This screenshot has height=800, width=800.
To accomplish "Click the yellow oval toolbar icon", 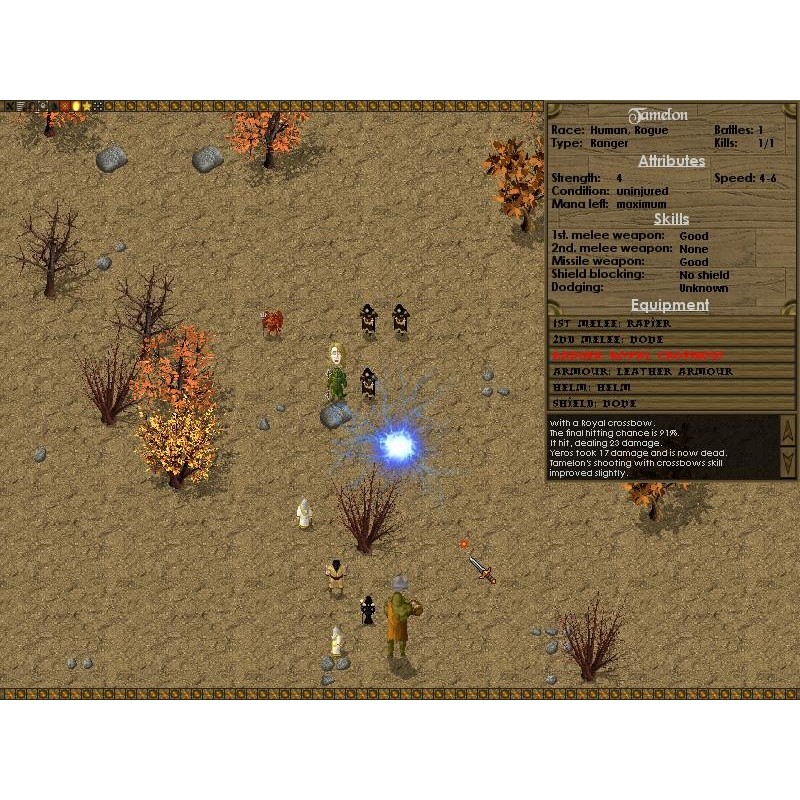I will [75, 105].
